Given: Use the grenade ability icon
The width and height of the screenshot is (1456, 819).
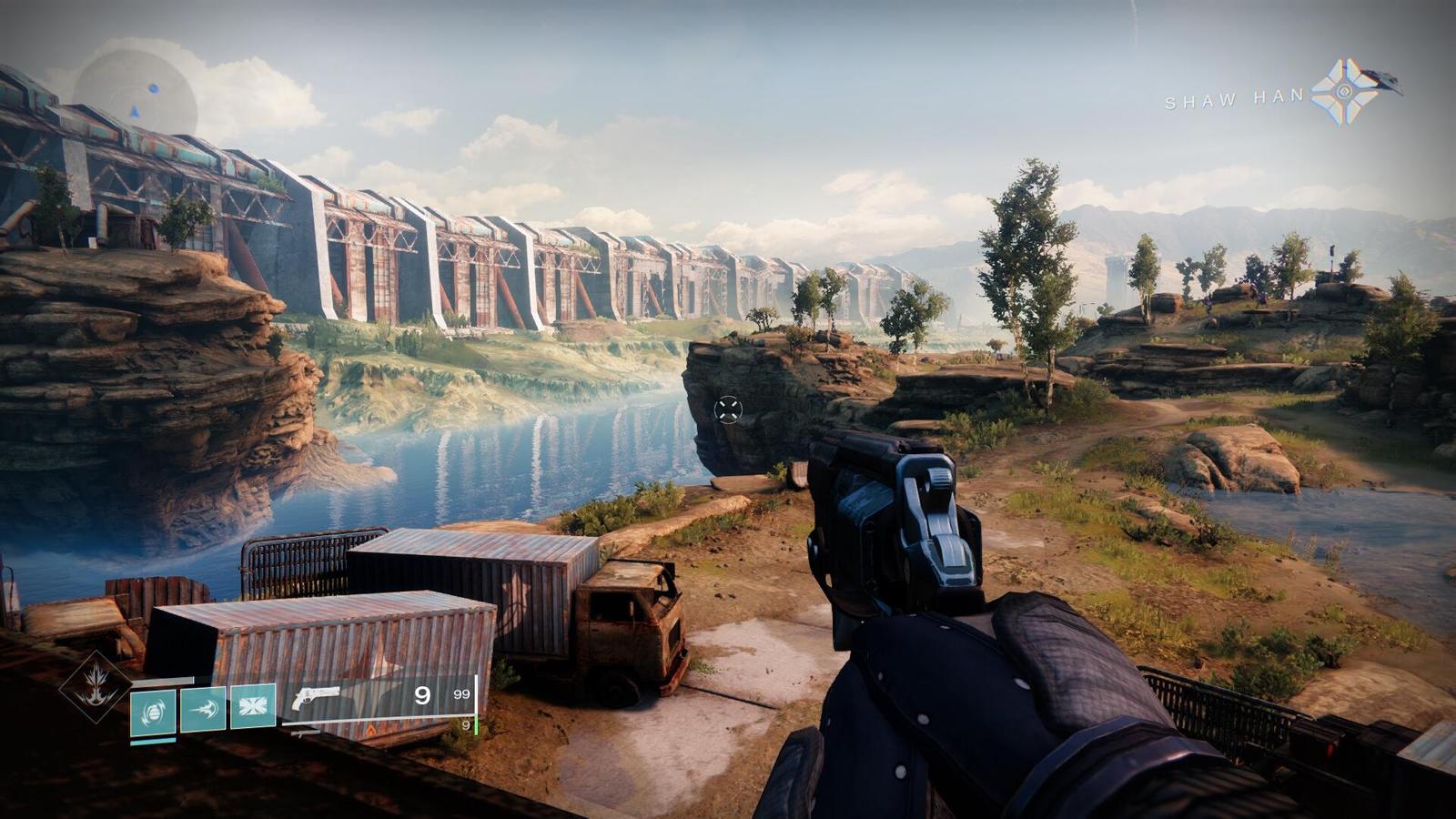Looking at the screenshot, I should point(153,712).
